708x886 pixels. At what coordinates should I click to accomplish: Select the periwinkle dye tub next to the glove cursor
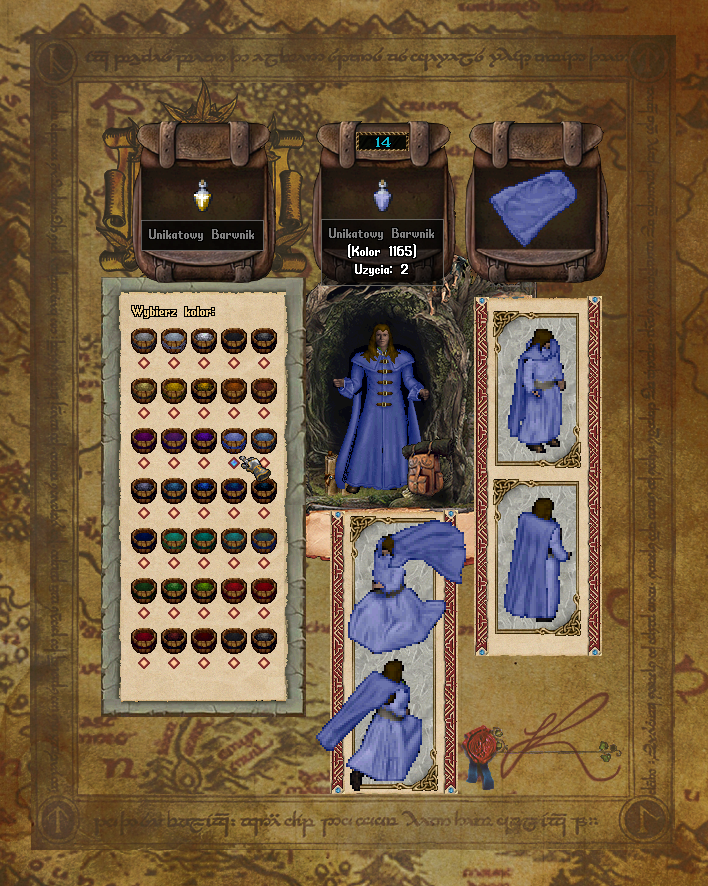(x=234, y=439)
